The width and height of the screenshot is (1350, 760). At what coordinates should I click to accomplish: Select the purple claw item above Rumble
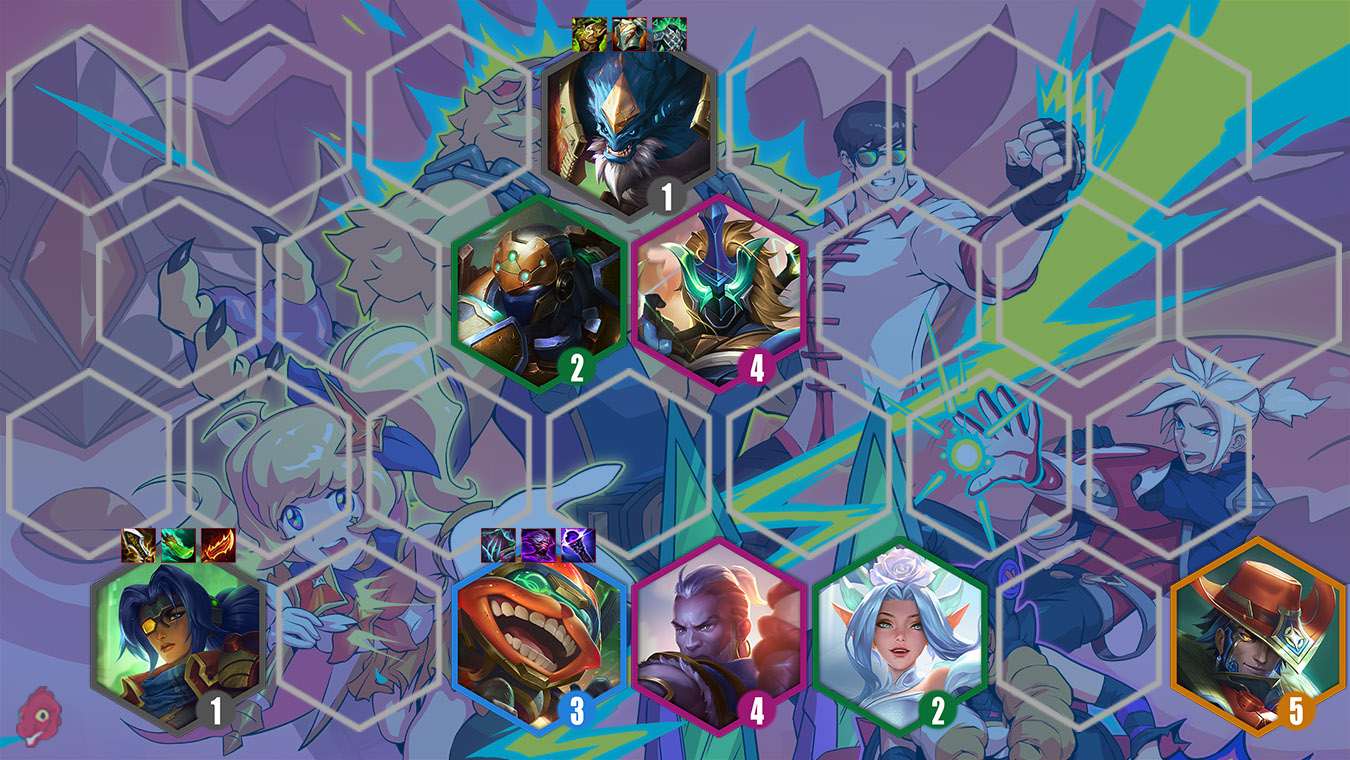pyautogui.click(x=498, y=545)
